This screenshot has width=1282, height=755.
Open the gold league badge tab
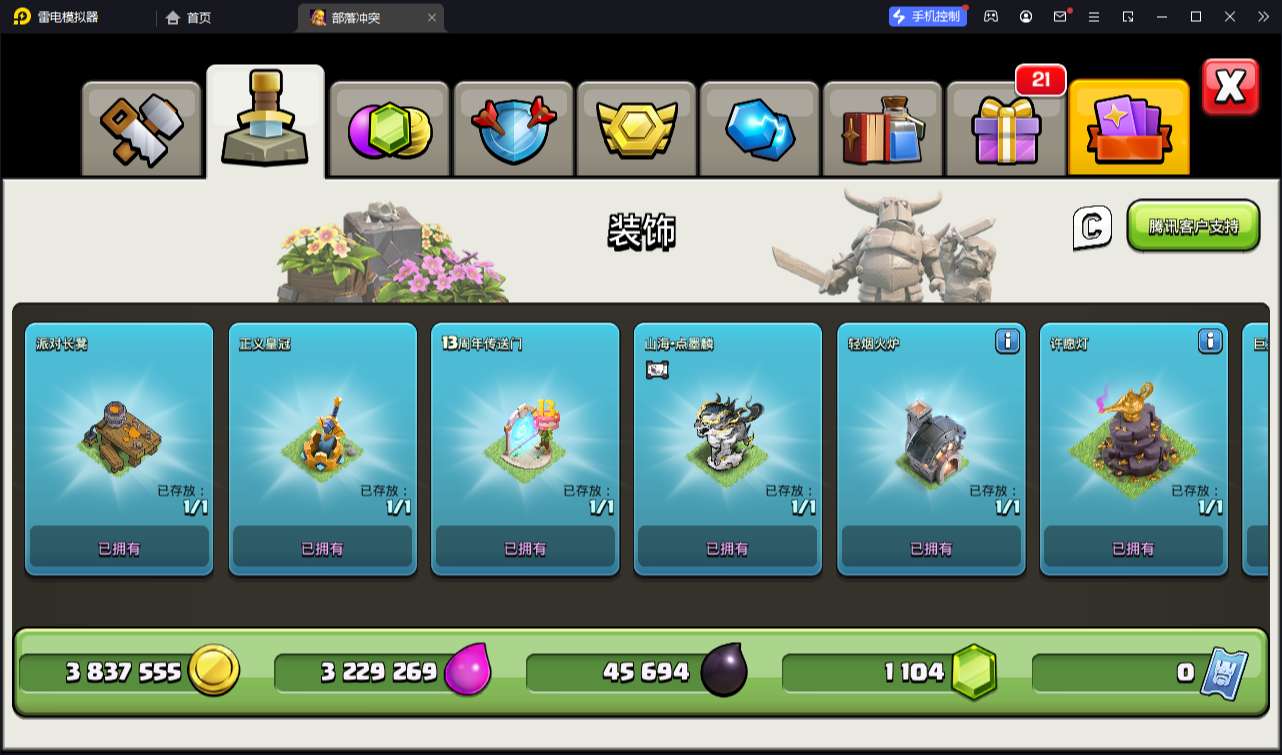[x=636, y=130]
